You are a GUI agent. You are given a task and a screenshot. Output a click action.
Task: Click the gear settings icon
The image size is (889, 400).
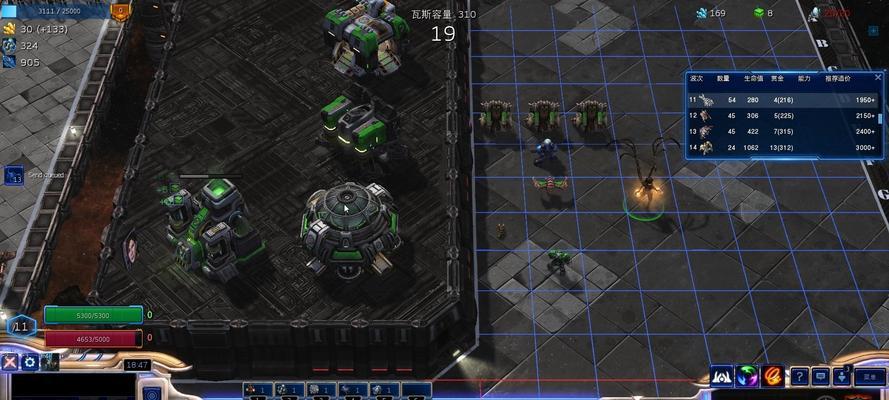pyautogui.click(x=30, y=363)
